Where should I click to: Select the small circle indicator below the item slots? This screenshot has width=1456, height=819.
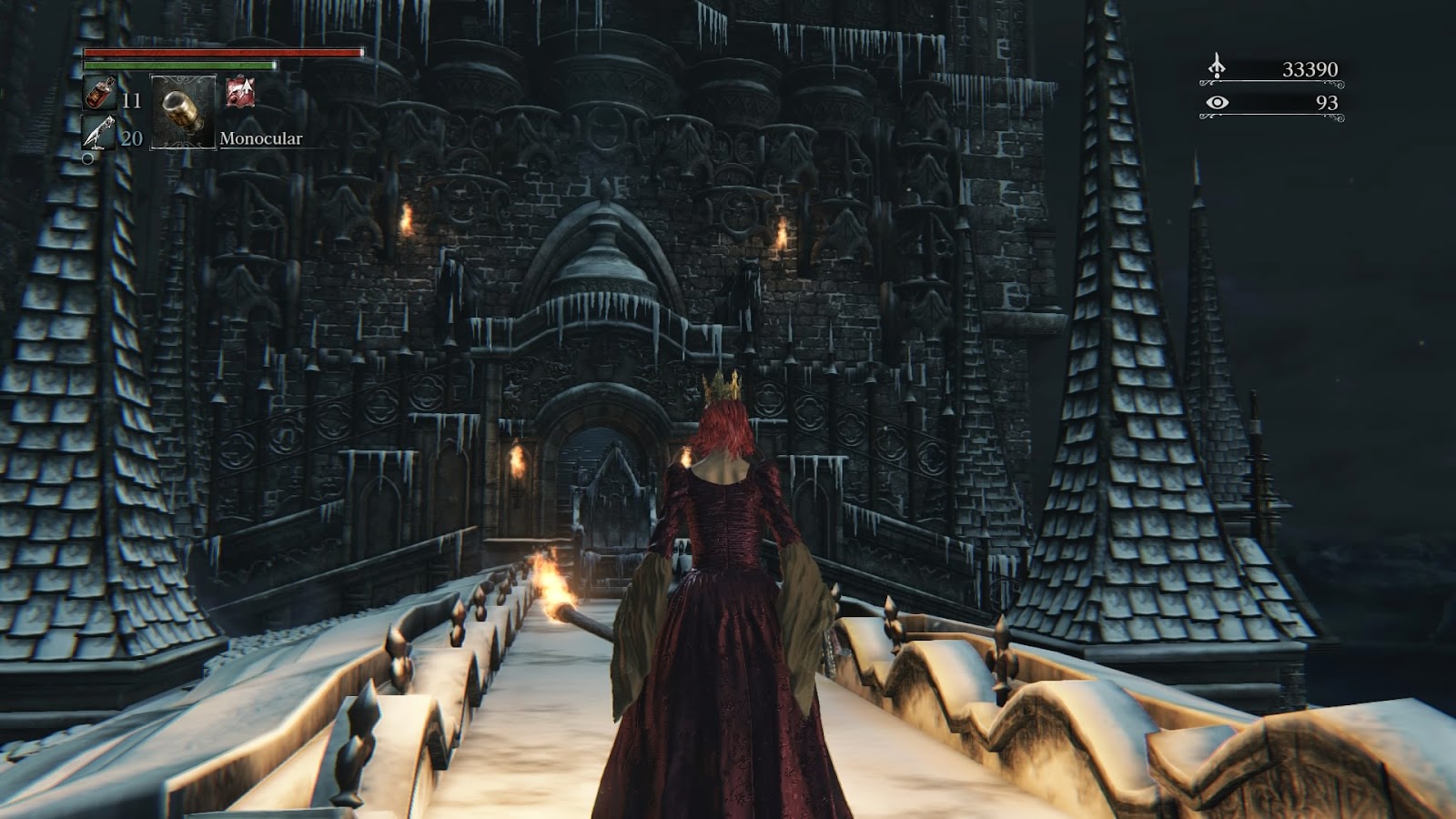[88, 160]
